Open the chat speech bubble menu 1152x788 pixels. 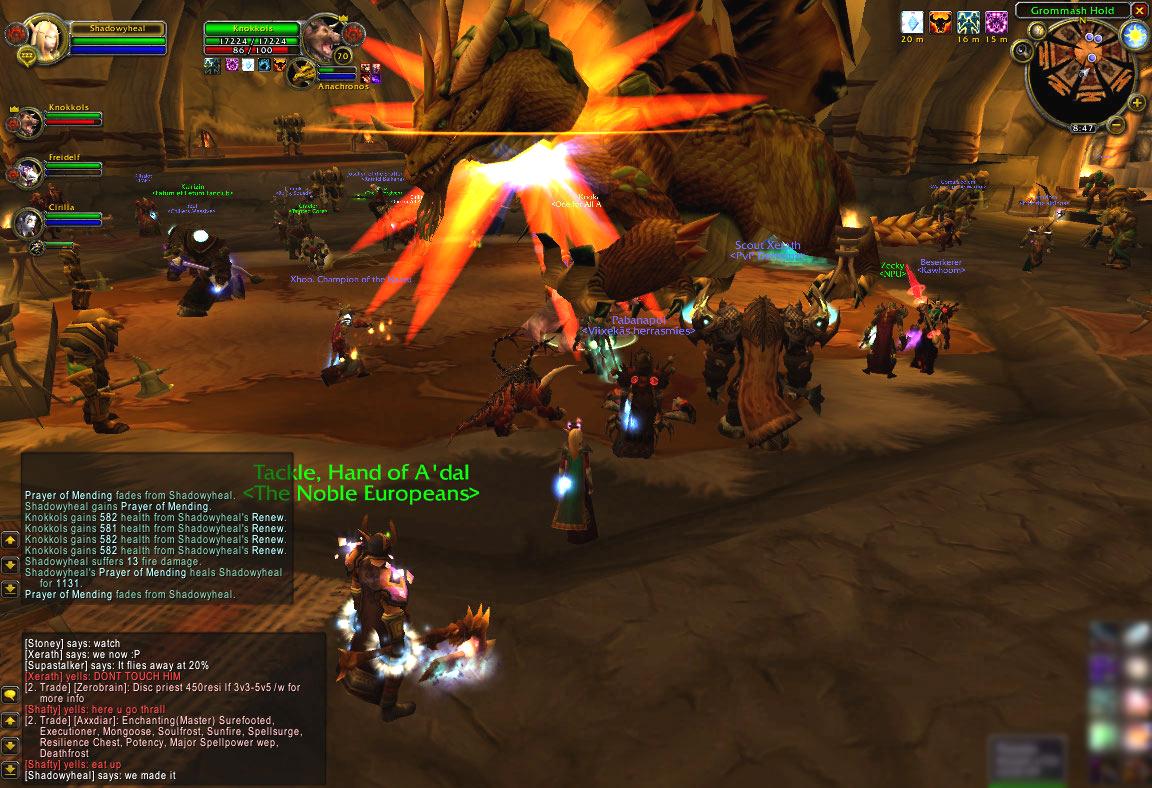click(10, 694)
